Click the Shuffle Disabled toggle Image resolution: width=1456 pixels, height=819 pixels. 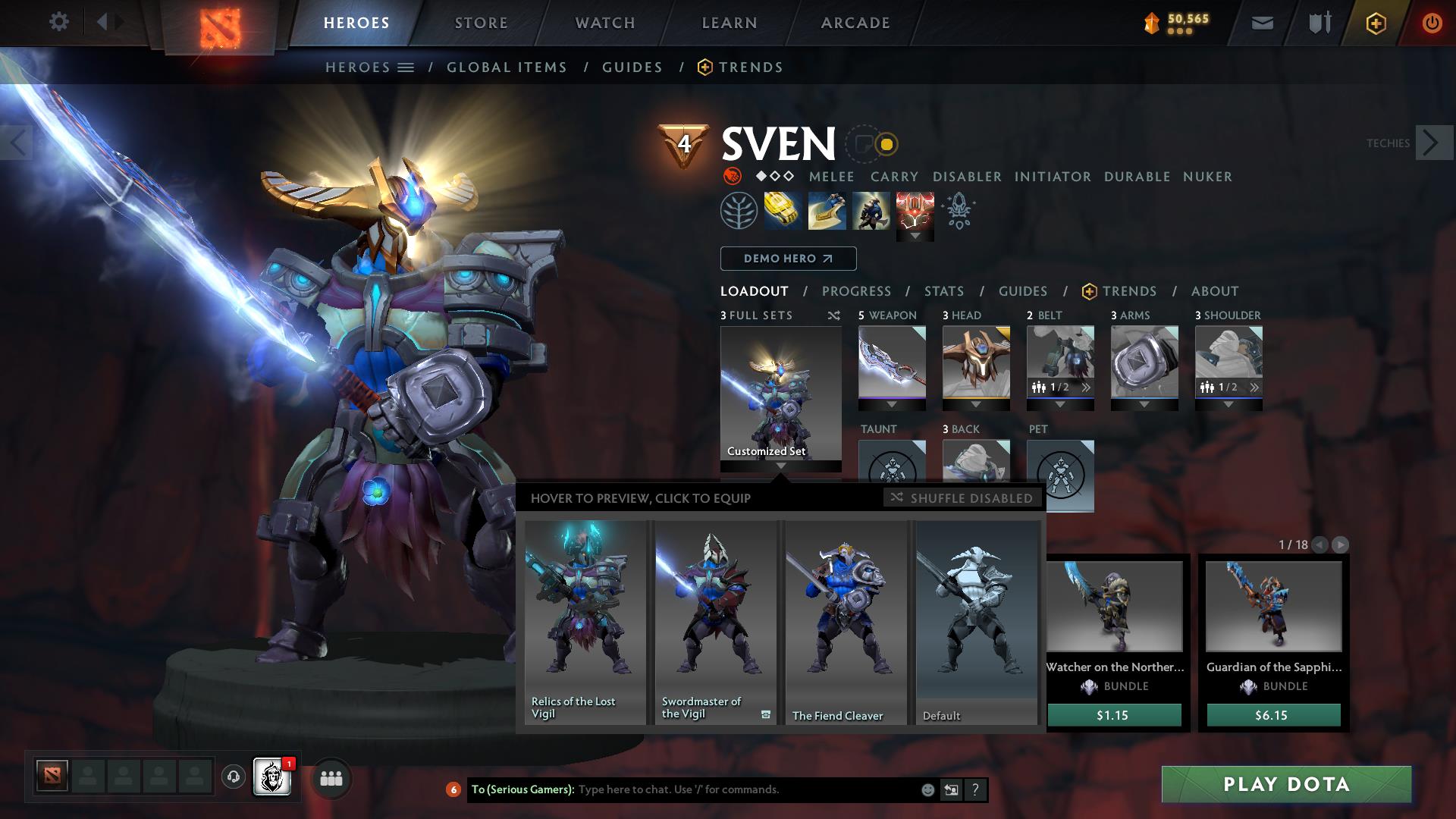click(962, 498)
